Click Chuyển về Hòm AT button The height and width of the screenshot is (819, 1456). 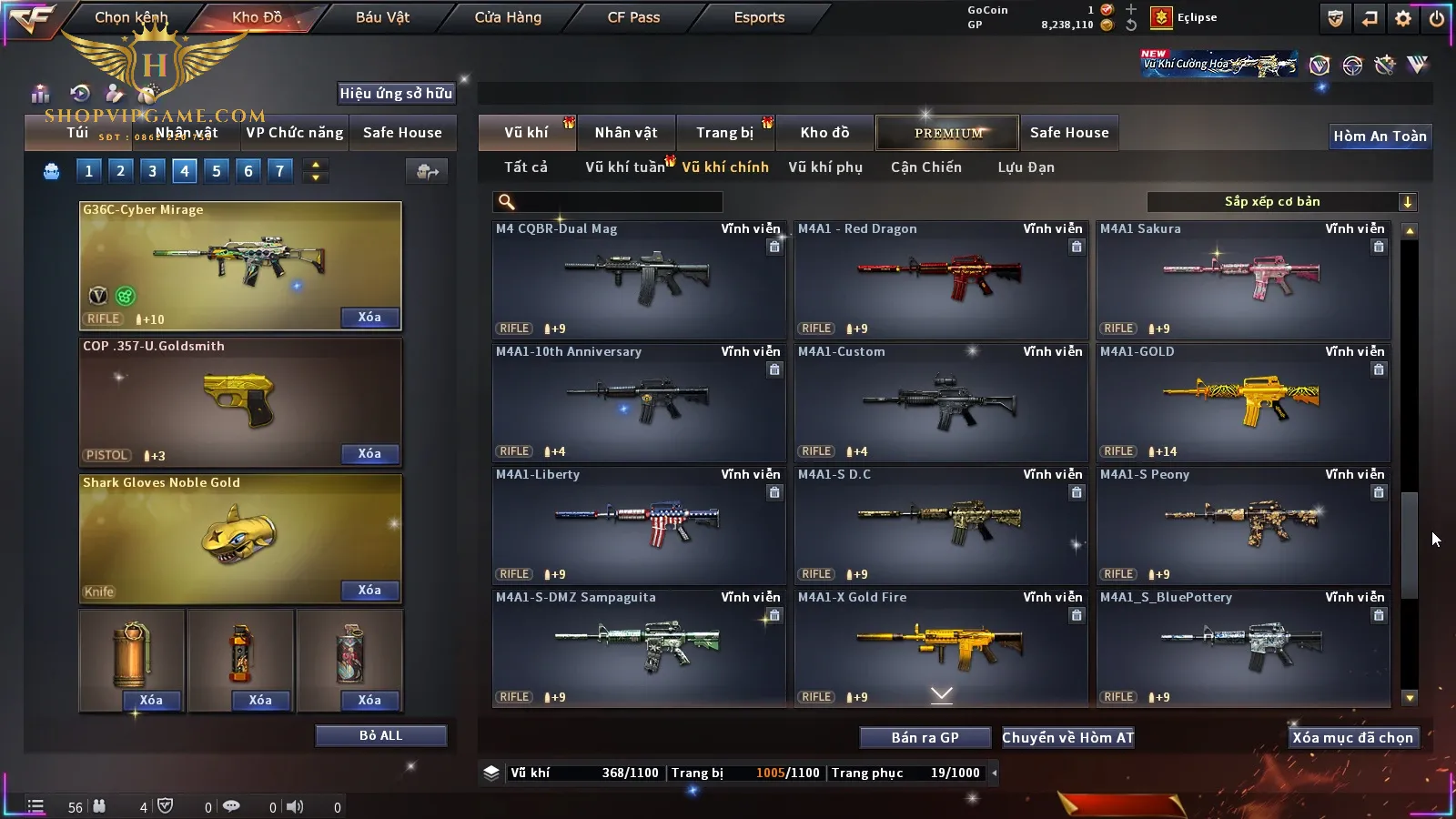(1068, 738)
